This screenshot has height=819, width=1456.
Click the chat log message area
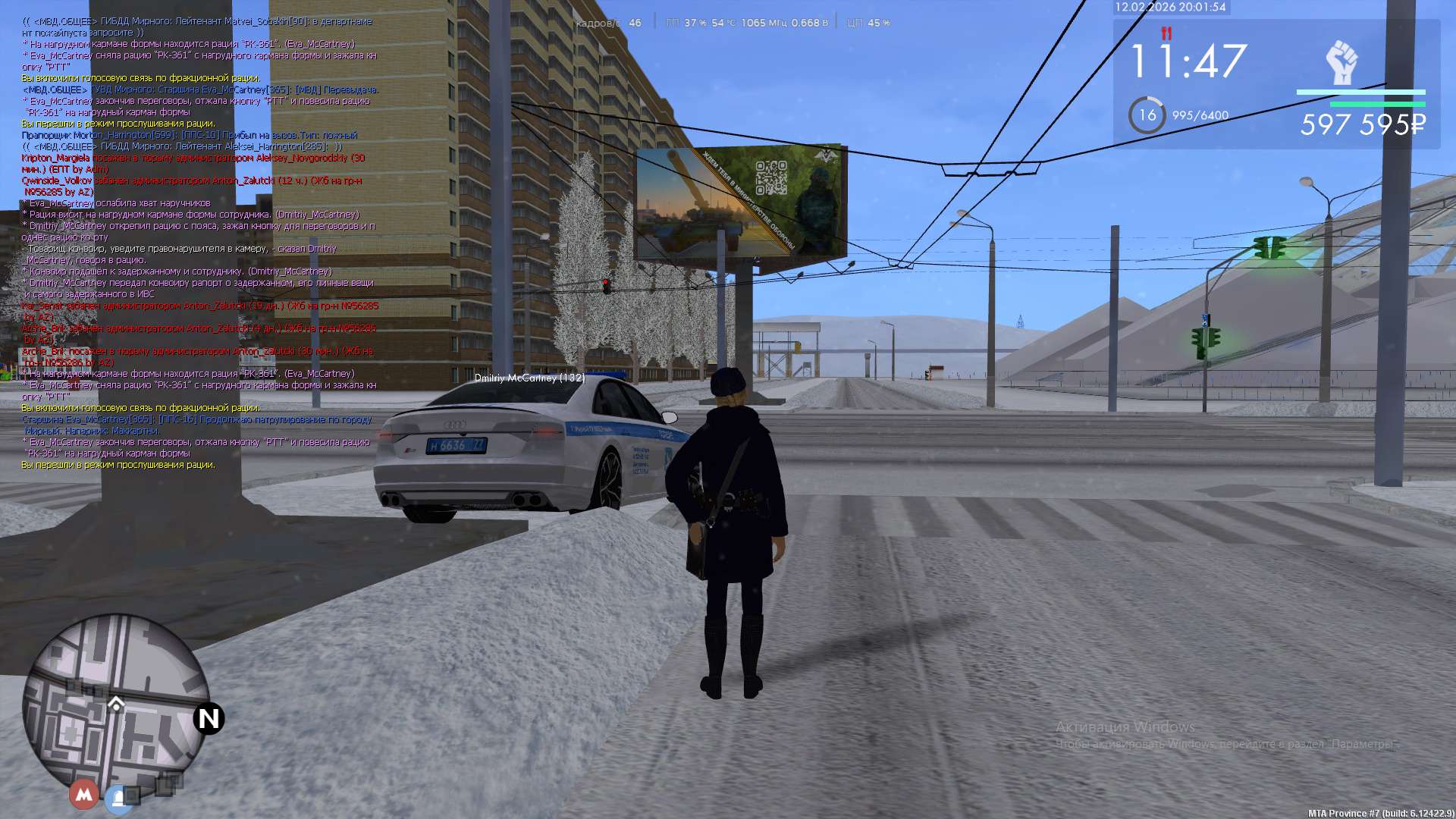pyautogui.click(x=199, y=243)
